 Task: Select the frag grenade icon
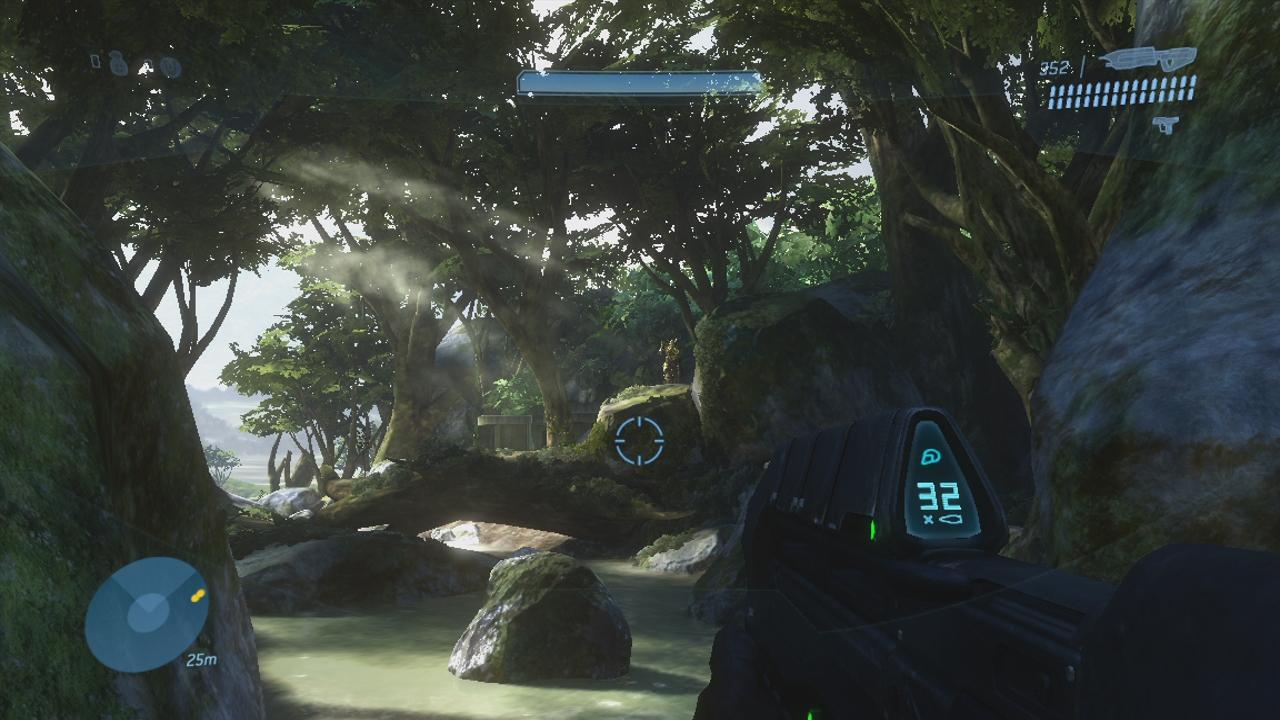tap(119, 64)
